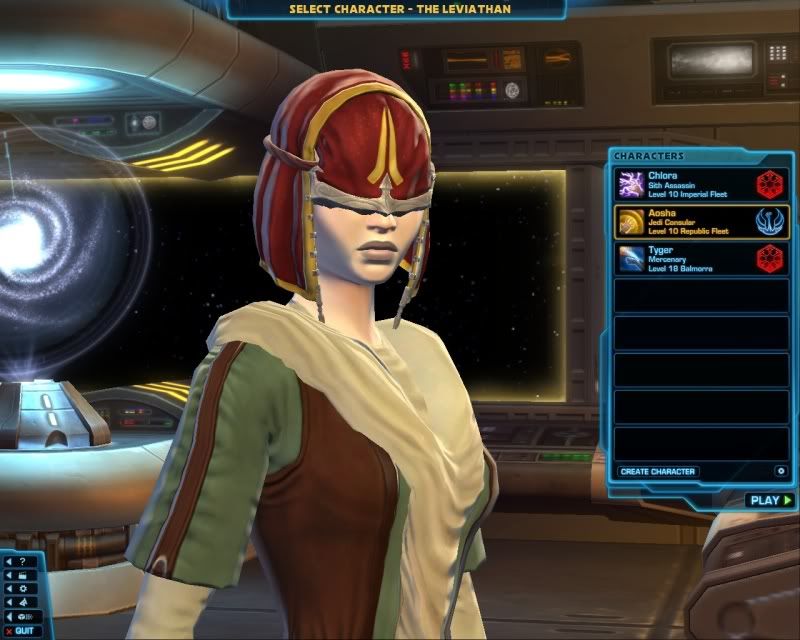Click the folder icon button

(x=20, y=576)
